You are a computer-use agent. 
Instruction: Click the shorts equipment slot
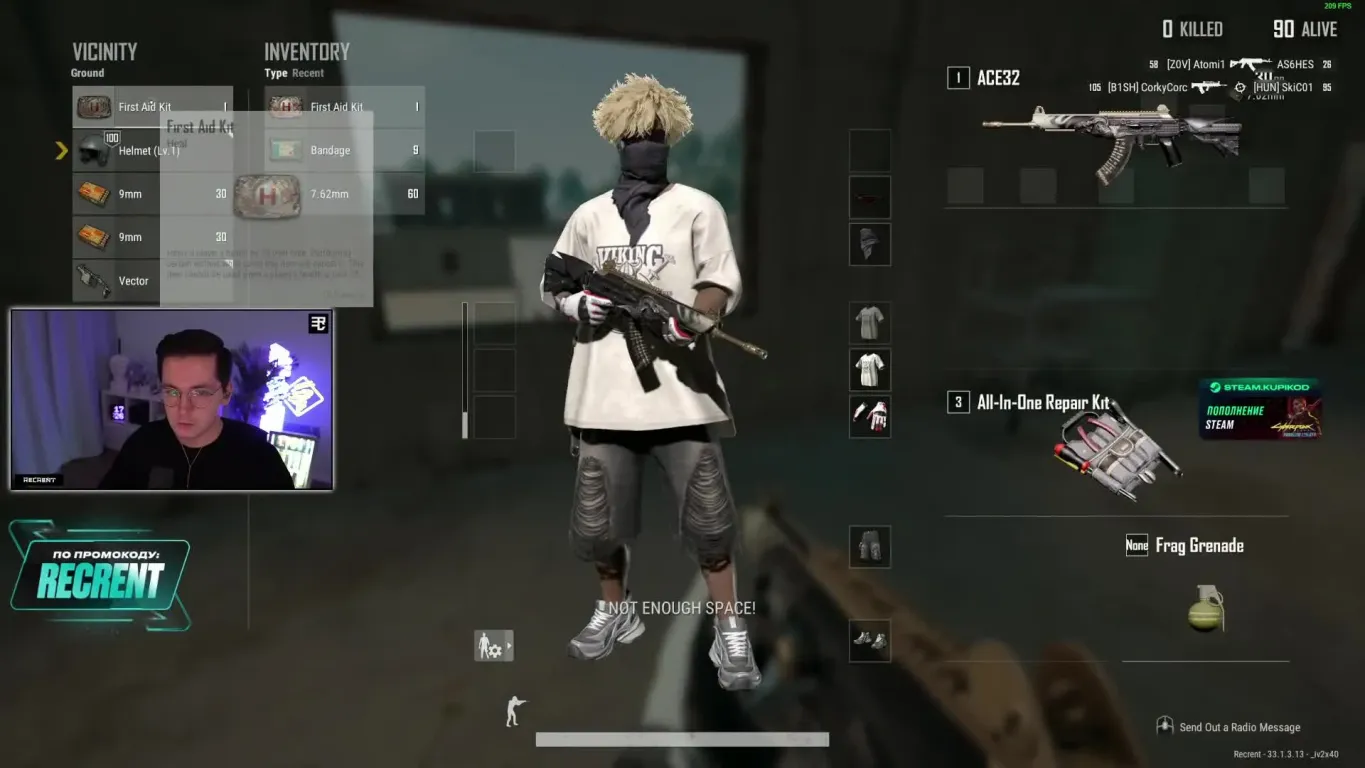pyautogui.click(x=869, y=547)
